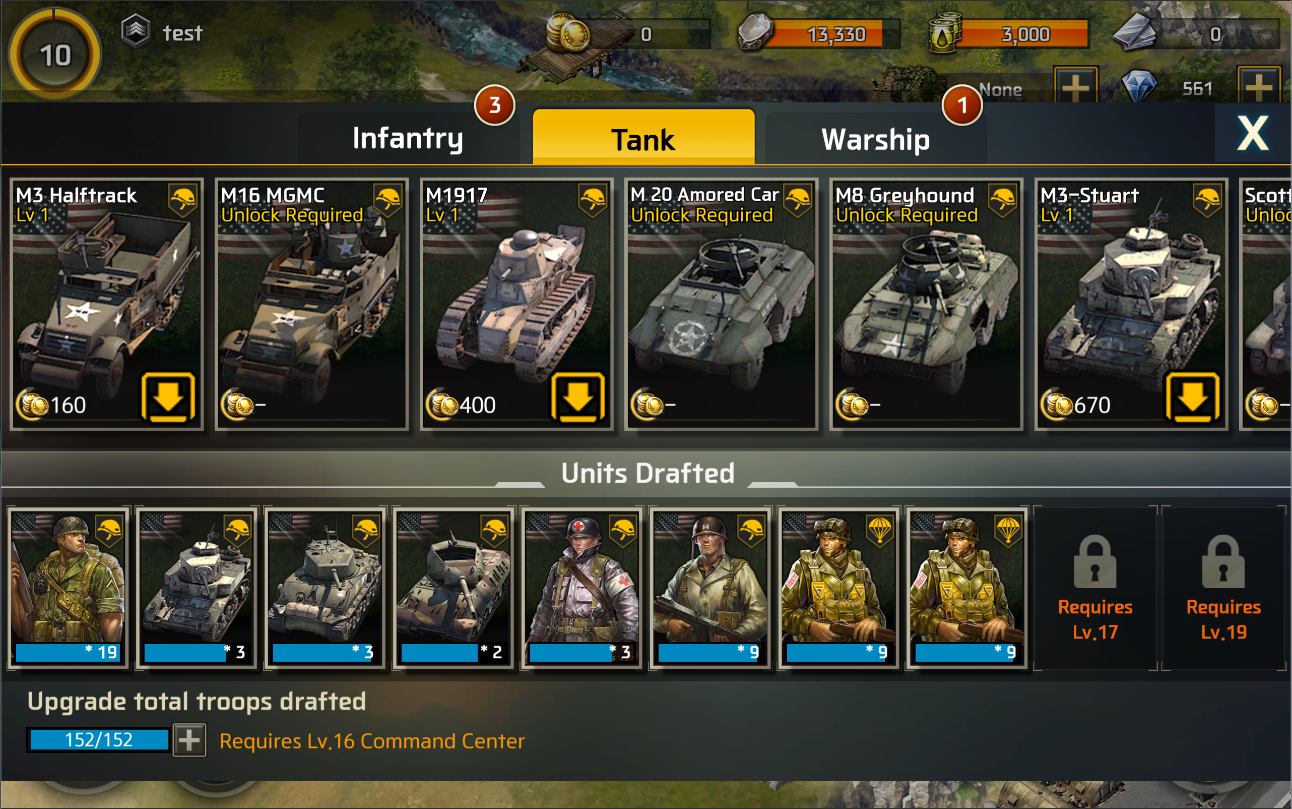The image size is (1292, 809).
Task: Pick the M8 Greyhound unit card
Action: (x=927, y=305)
